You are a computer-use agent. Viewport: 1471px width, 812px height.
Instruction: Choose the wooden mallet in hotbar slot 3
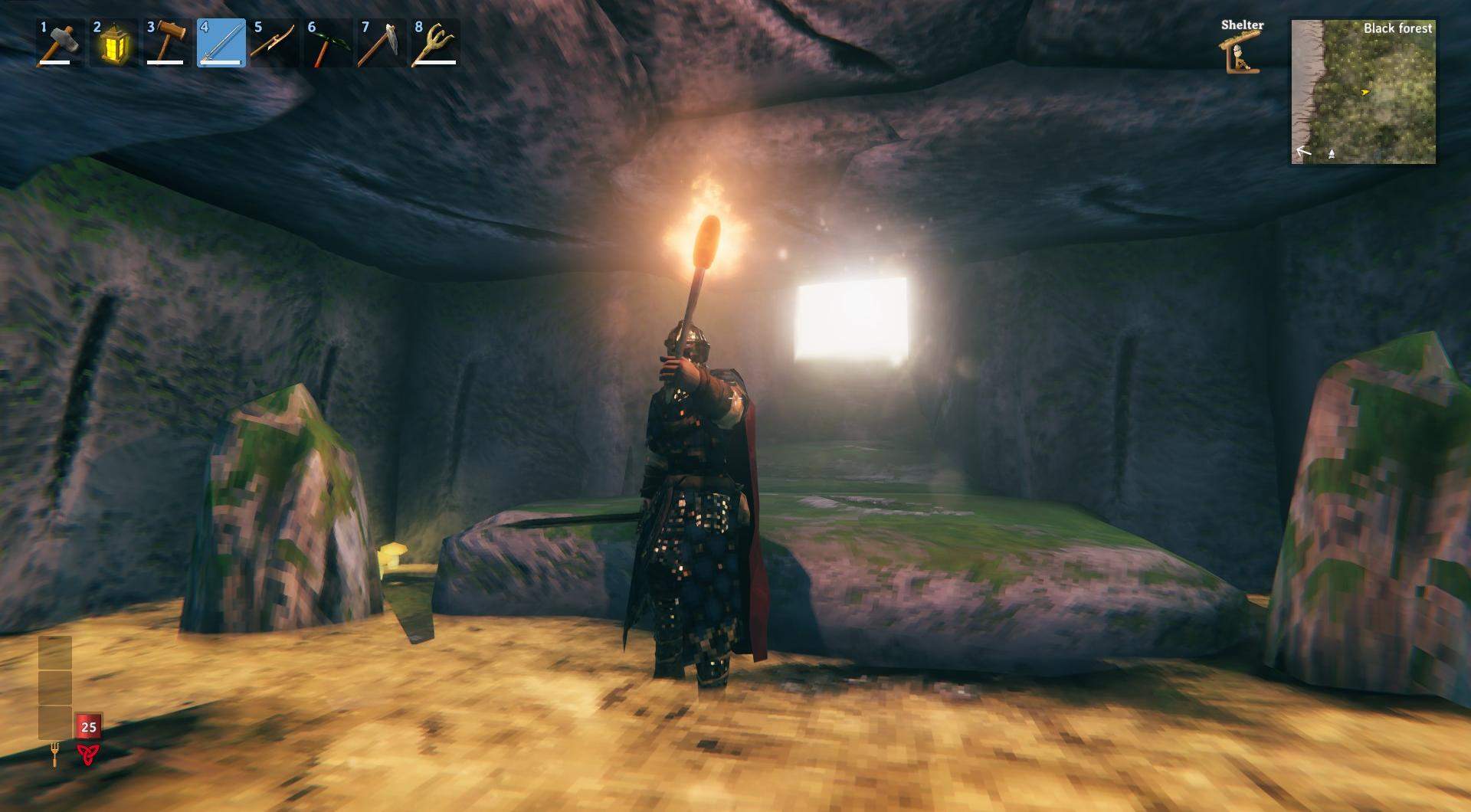(x=167, y=44)
